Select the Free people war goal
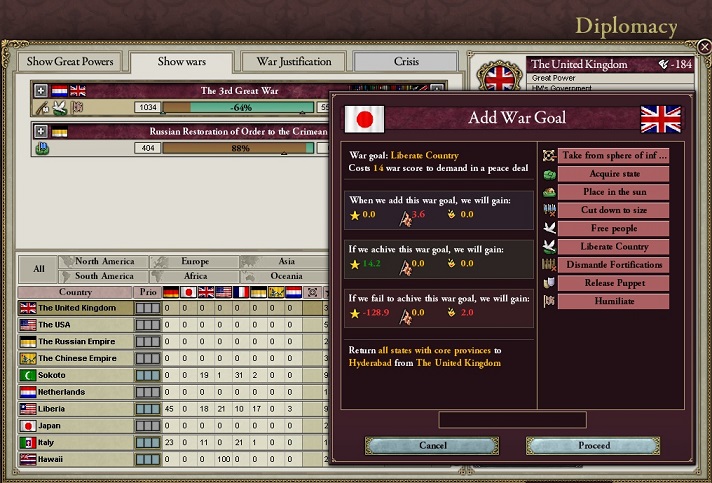The height and width of the screenshot is (483, 712). pyautogui.click(x=613, y=228)
